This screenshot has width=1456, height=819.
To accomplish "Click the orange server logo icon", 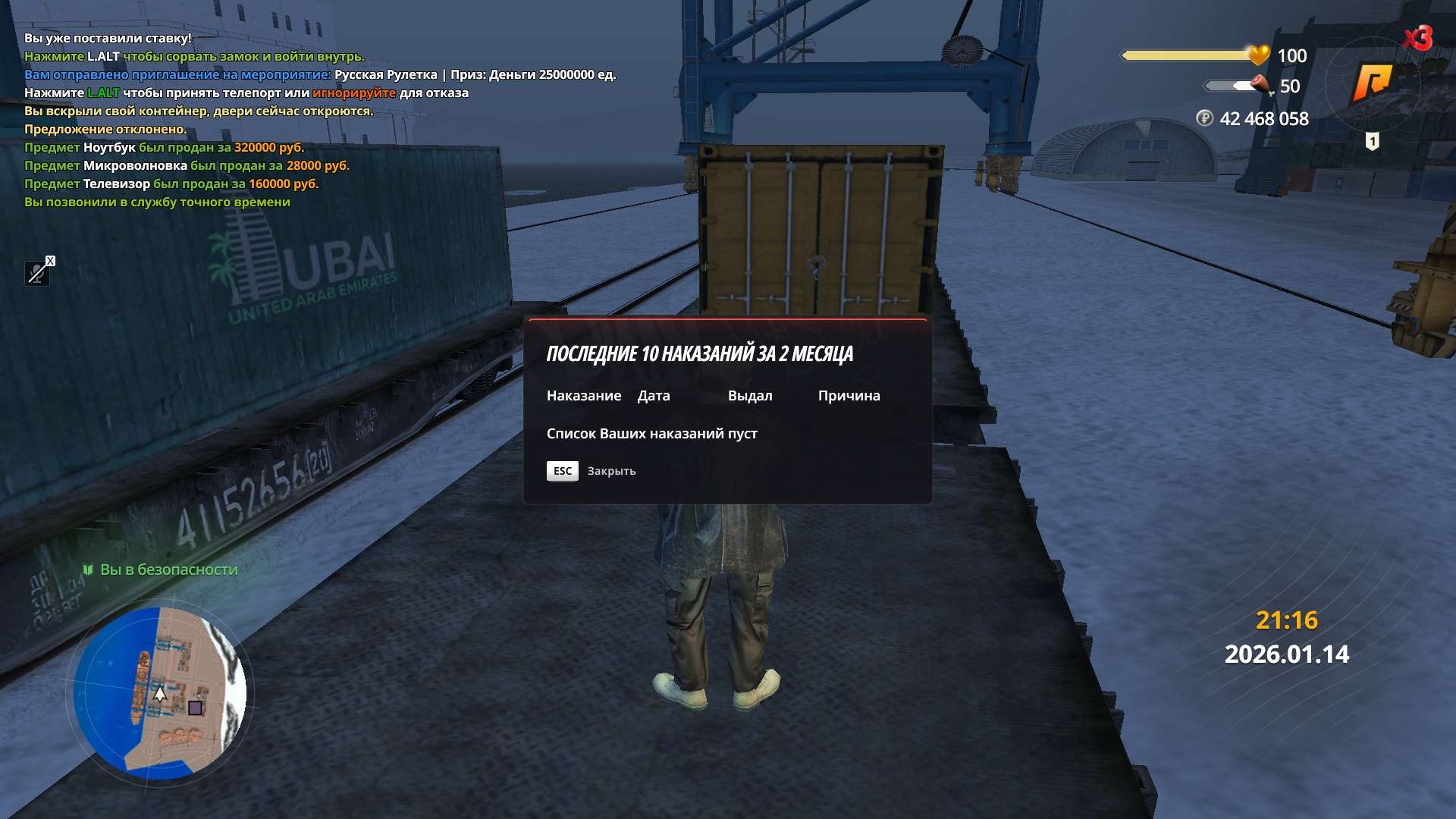I will [x=1373, y=82].
